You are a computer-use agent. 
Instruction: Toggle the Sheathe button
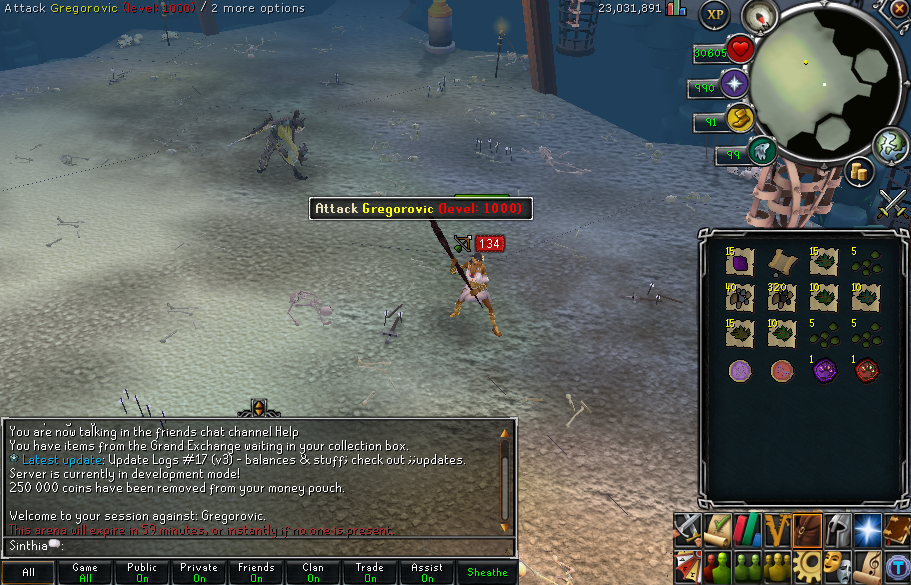click(487, 573)
